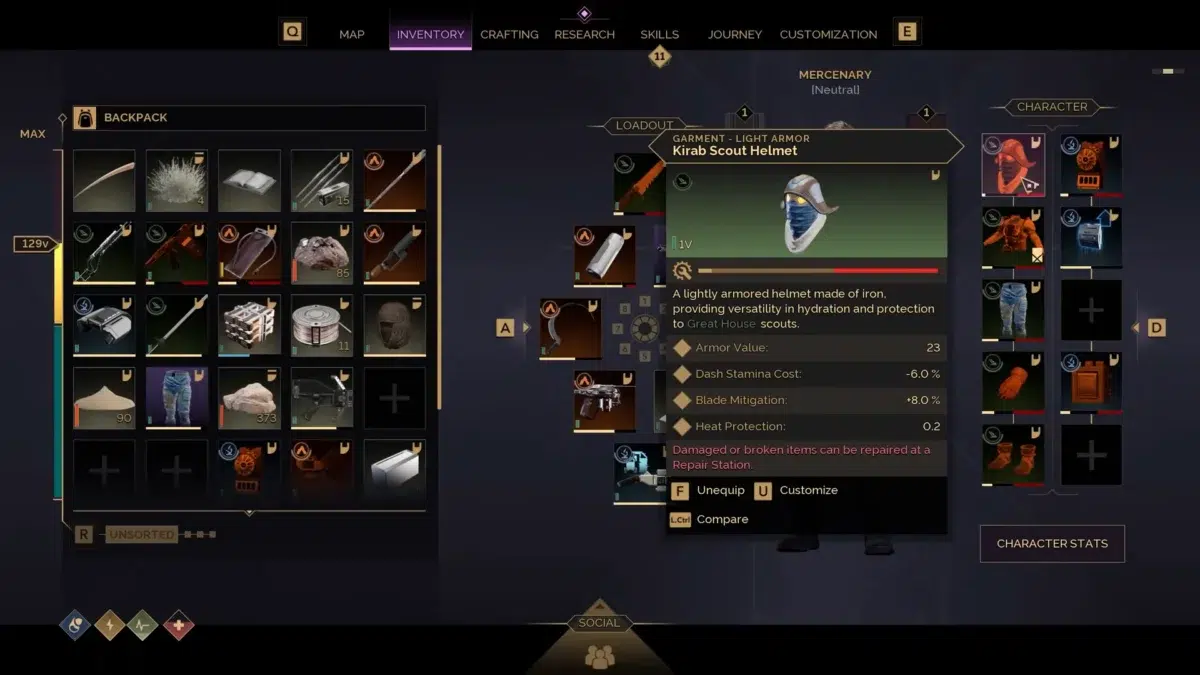Click the sand pile stack of 90
Screen dimensions: 1200x675
point(104,398)
